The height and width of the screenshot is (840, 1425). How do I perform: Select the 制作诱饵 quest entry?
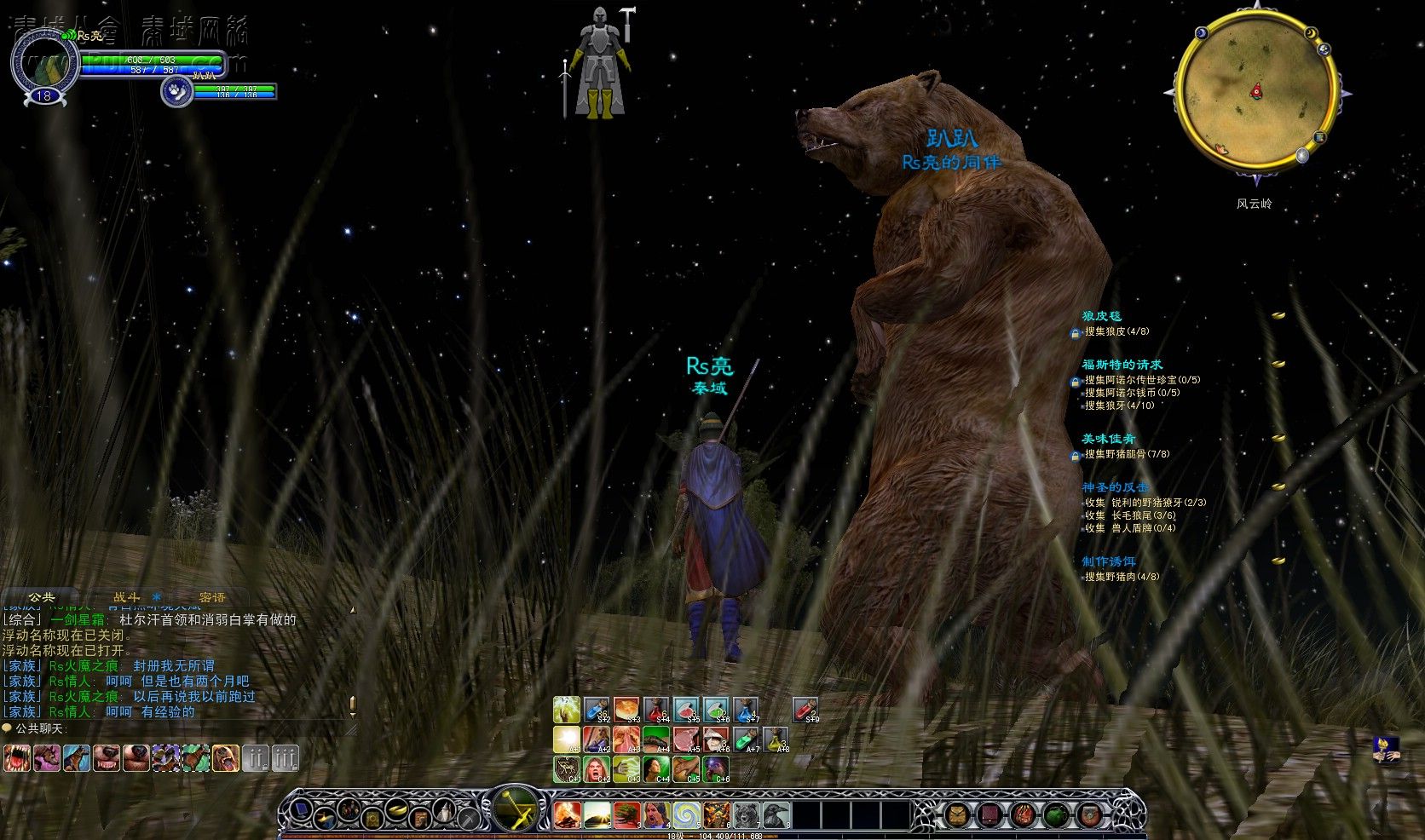(1108, 561)
